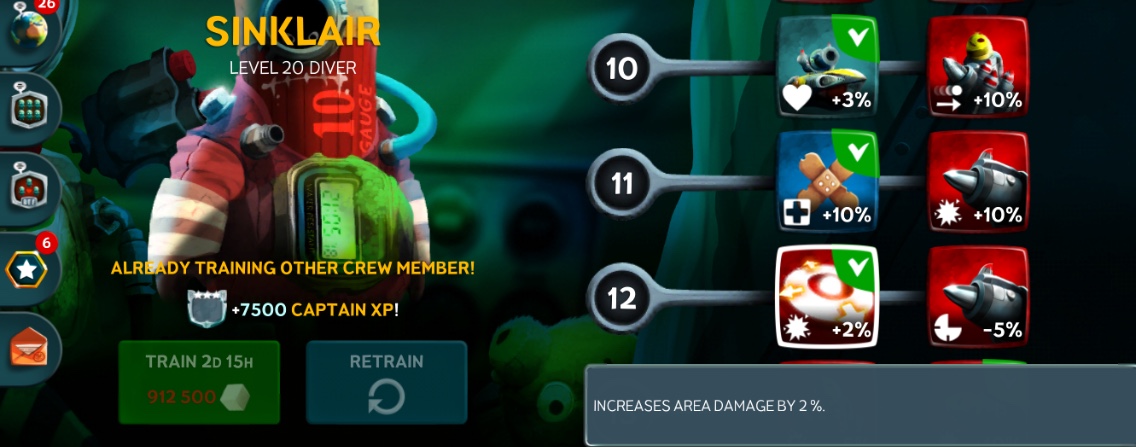Open the green dice chat icon
The width and height of the screenshot is (1136, 447).
pyautogui.click(x=28, y=106)
